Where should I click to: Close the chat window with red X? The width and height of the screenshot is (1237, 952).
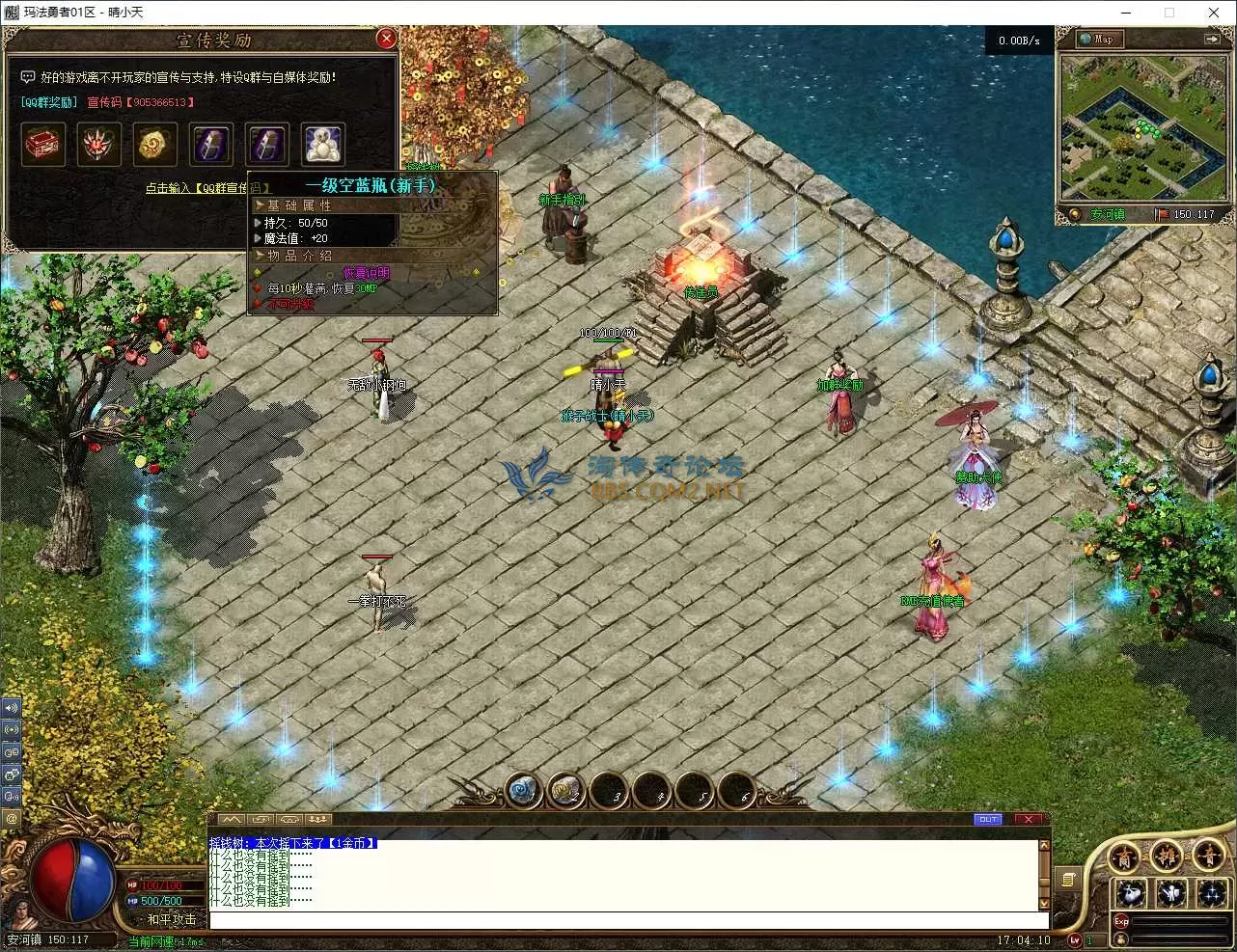(x=1029, y=819)
